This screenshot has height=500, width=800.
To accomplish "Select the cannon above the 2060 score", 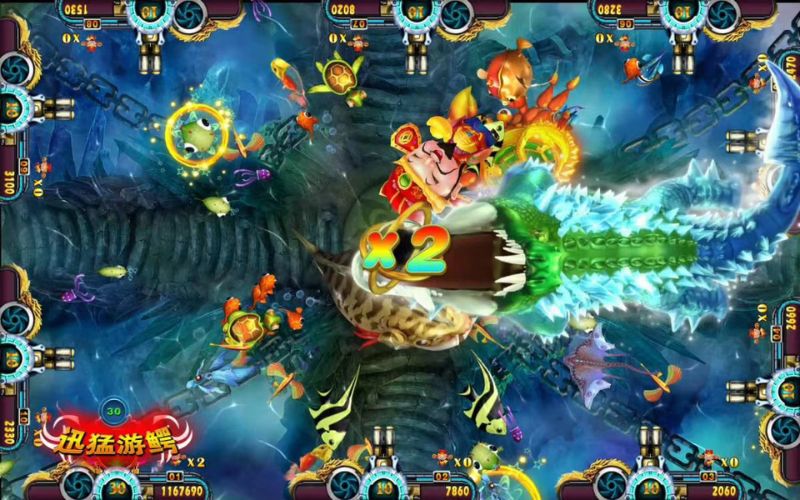I will [x=649, y=447].
